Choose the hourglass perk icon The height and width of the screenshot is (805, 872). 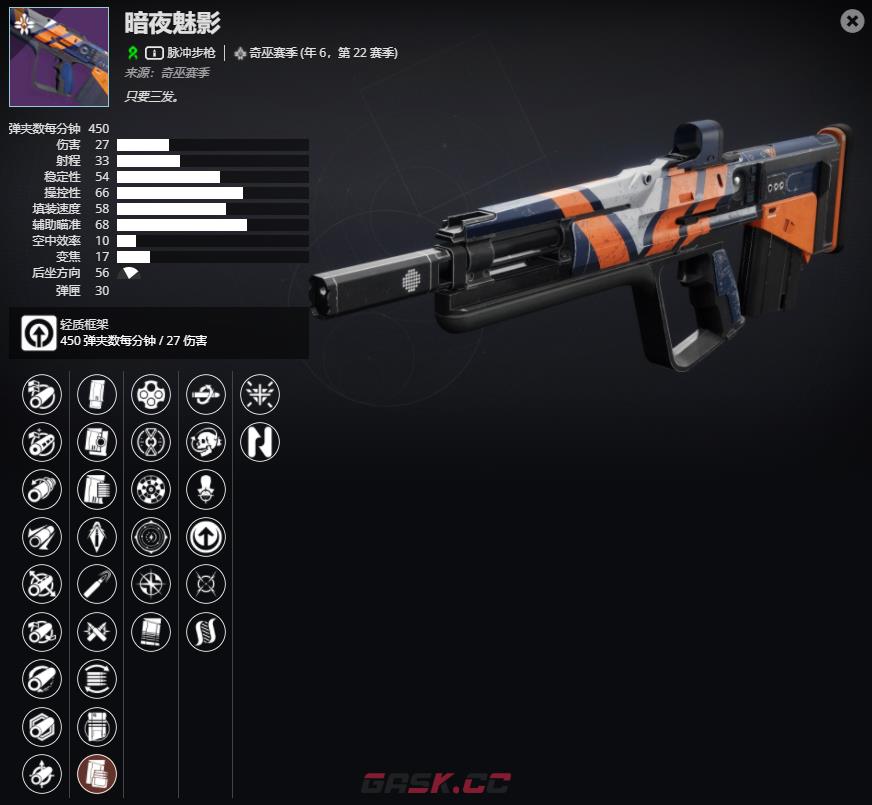point(151,442)
